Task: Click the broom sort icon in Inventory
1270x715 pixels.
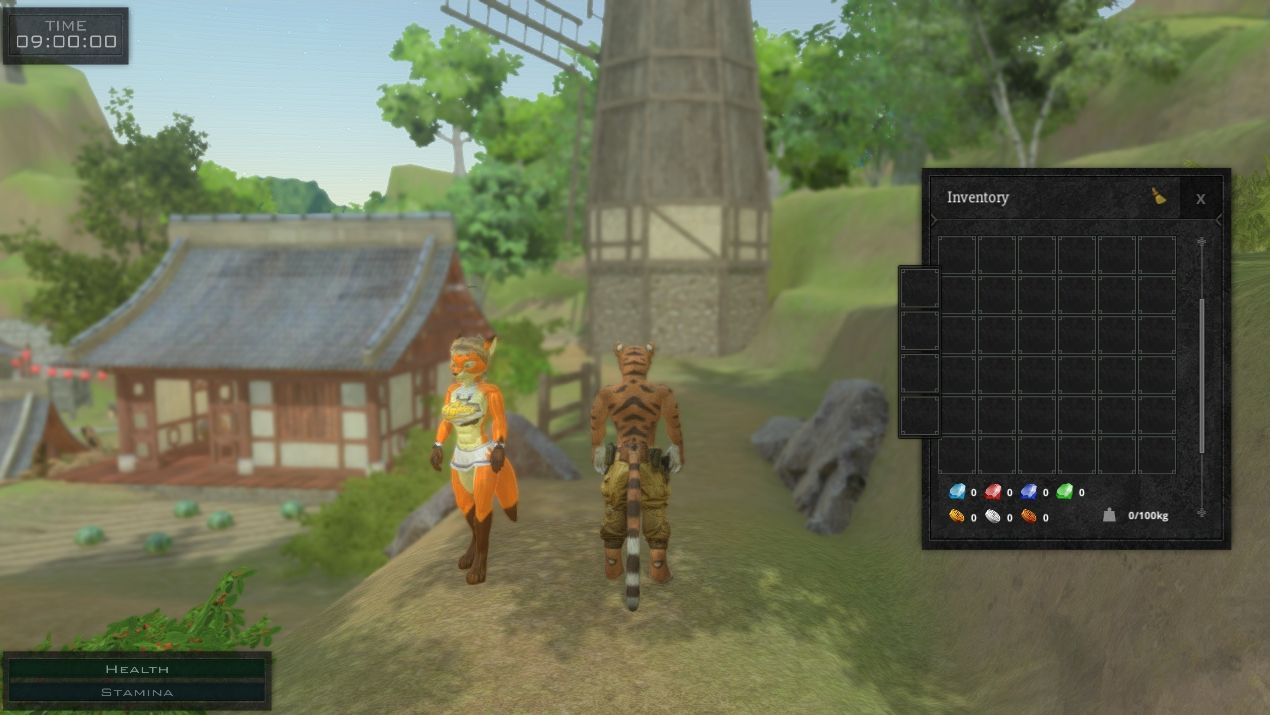Action: pos(1159,196)
